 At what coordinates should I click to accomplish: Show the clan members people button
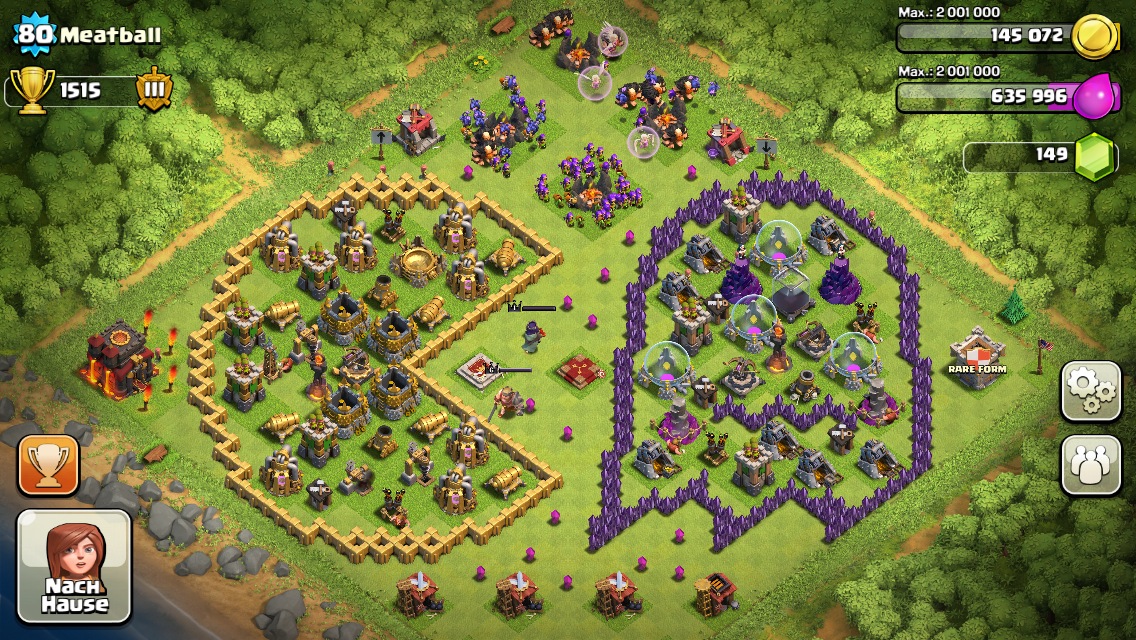click(1090, 465)
